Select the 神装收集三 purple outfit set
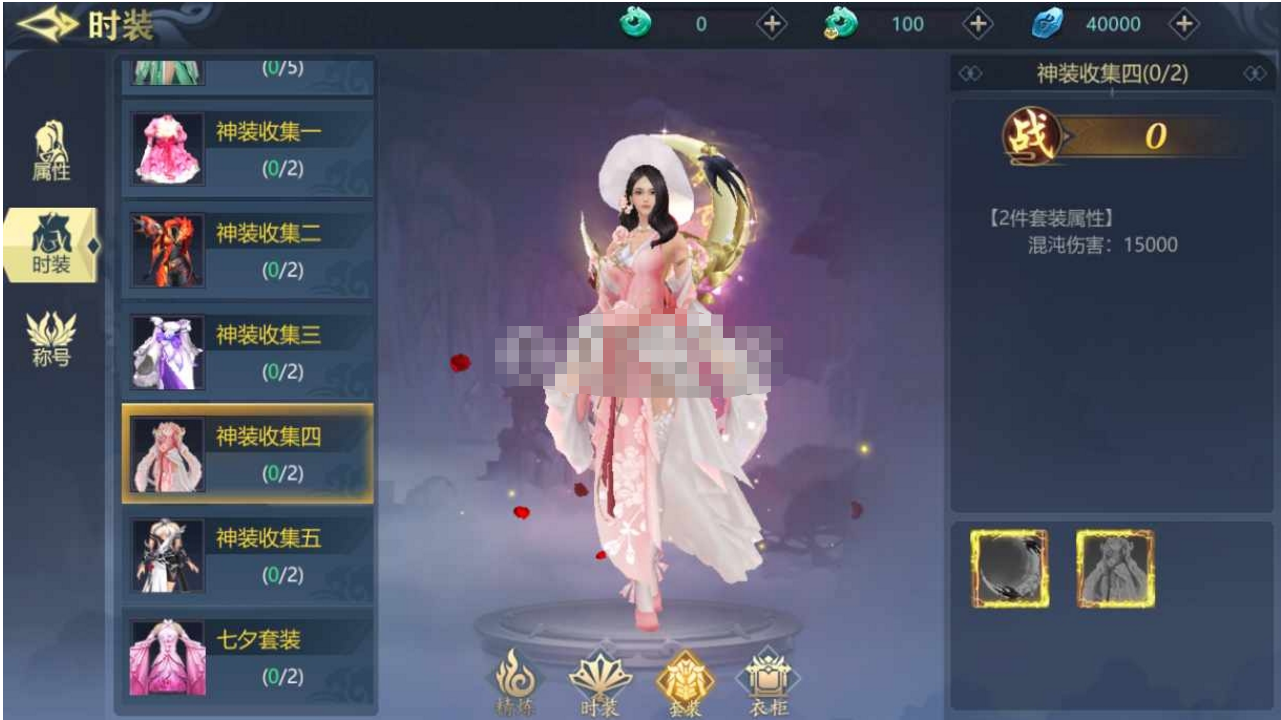1281x720 pixels. (x=247, y=352)
